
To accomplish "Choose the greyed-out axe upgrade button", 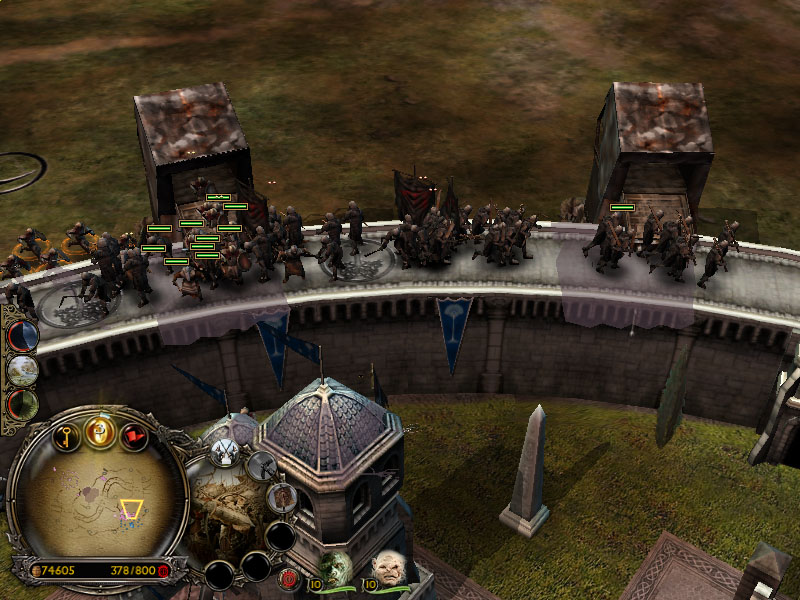I will [x=263, y=465].
